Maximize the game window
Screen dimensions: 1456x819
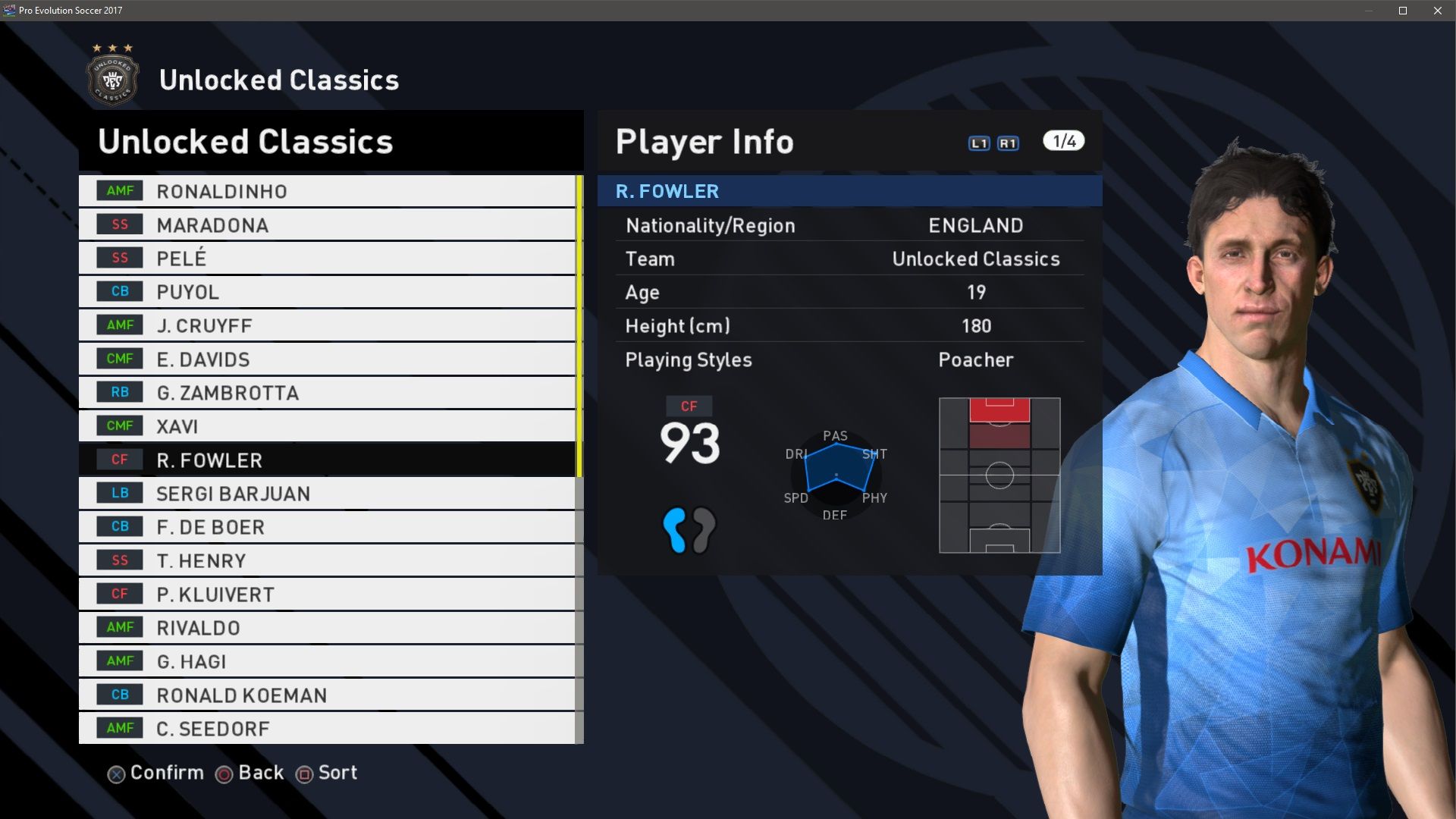tap(1403, 11)
